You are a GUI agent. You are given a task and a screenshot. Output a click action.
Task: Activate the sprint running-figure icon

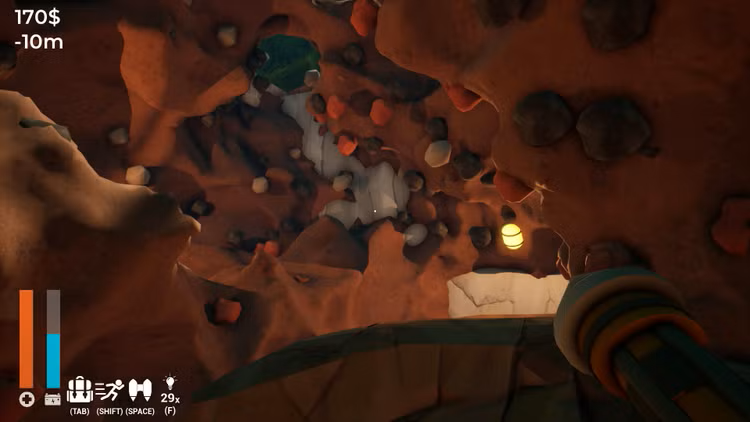click(109, 390)
